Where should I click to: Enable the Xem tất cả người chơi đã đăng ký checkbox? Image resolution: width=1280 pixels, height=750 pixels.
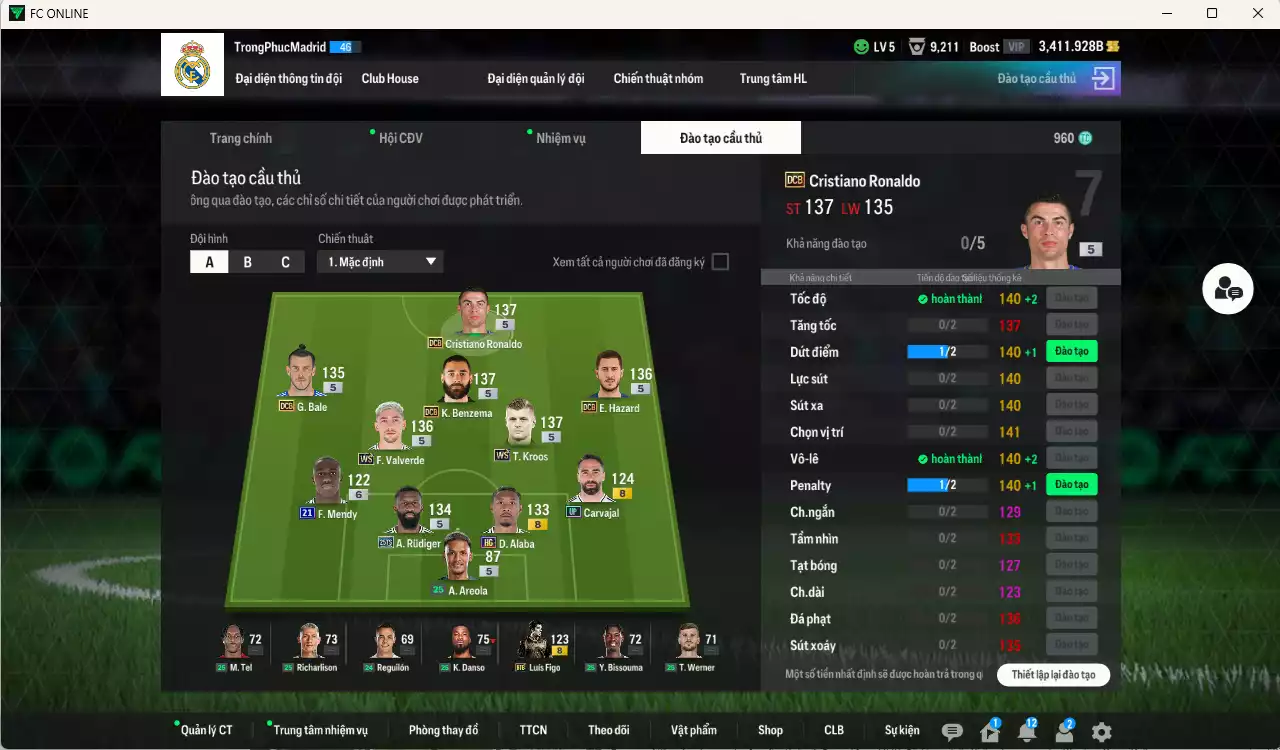click(718, 261)
